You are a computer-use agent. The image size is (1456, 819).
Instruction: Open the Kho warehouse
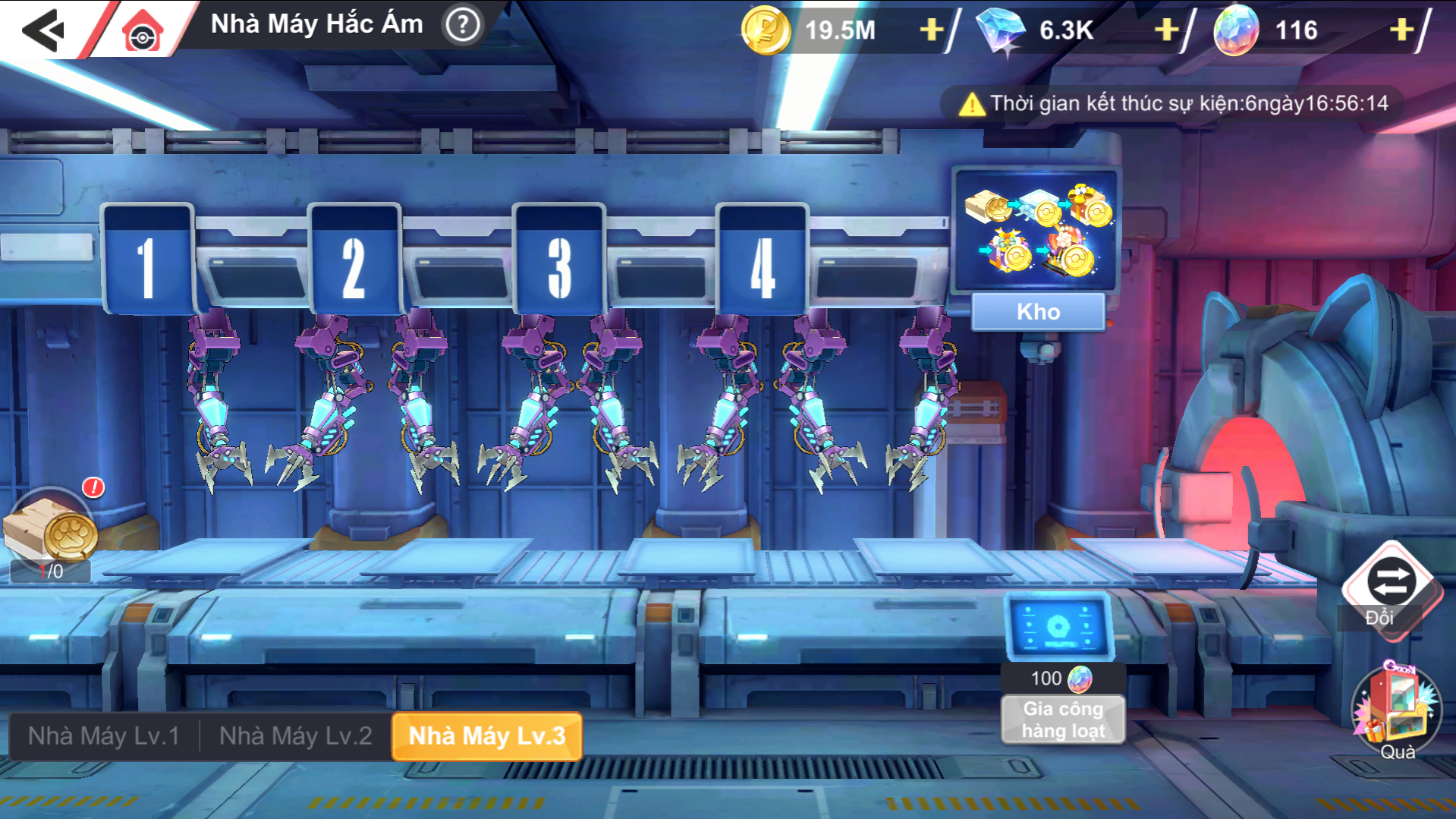pyautogui.click(x=1038, y=312)
